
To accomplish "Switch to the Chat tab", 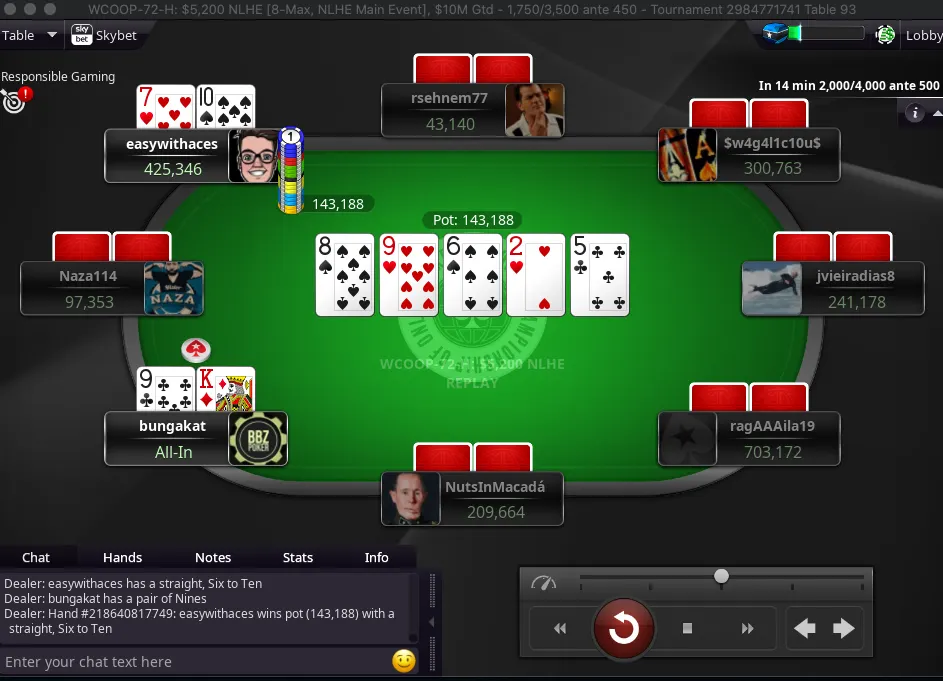I will coord(36,557).
